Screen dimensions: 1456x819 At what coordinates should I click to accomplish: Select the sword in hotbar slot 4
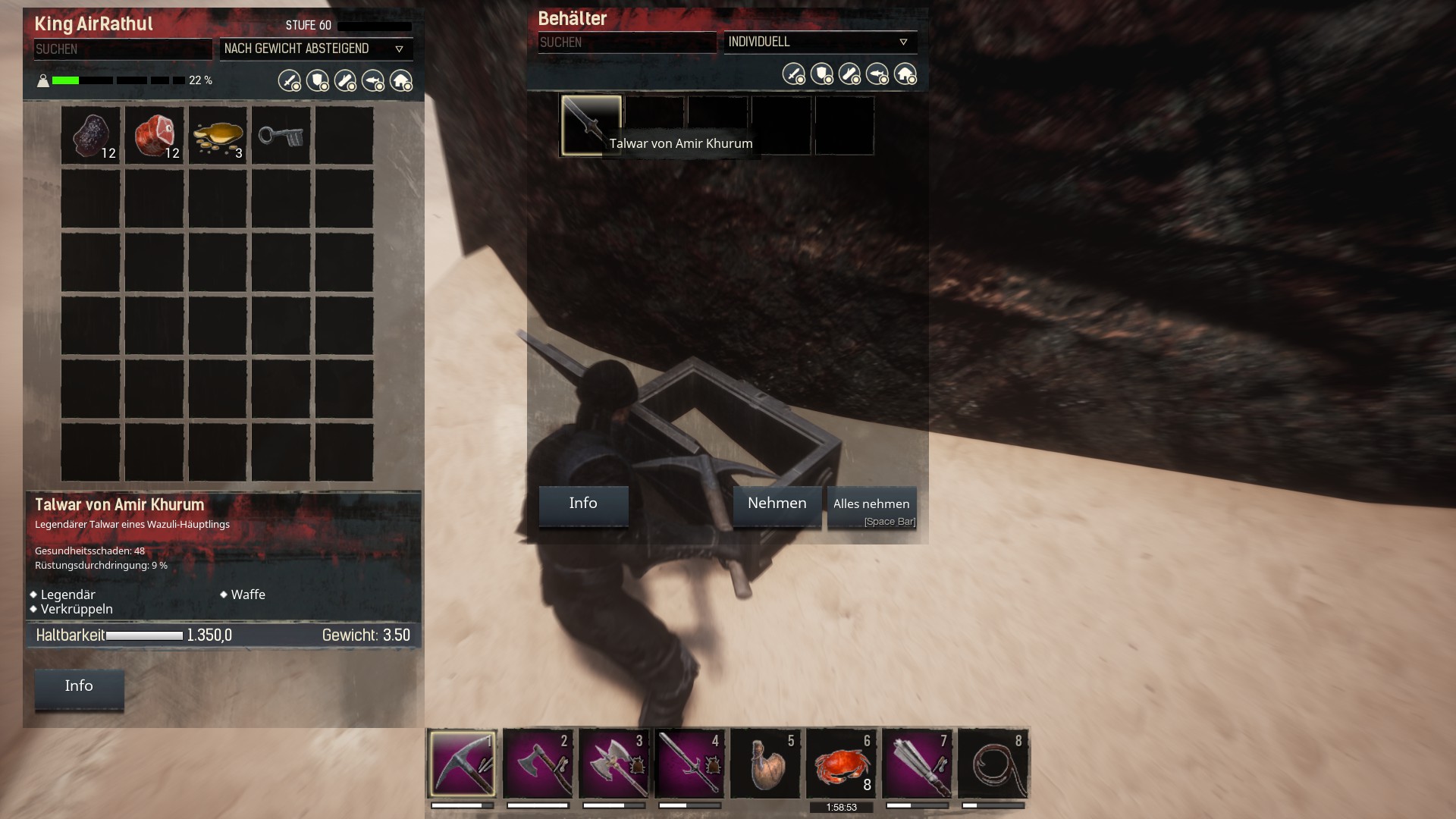point(689,764)
